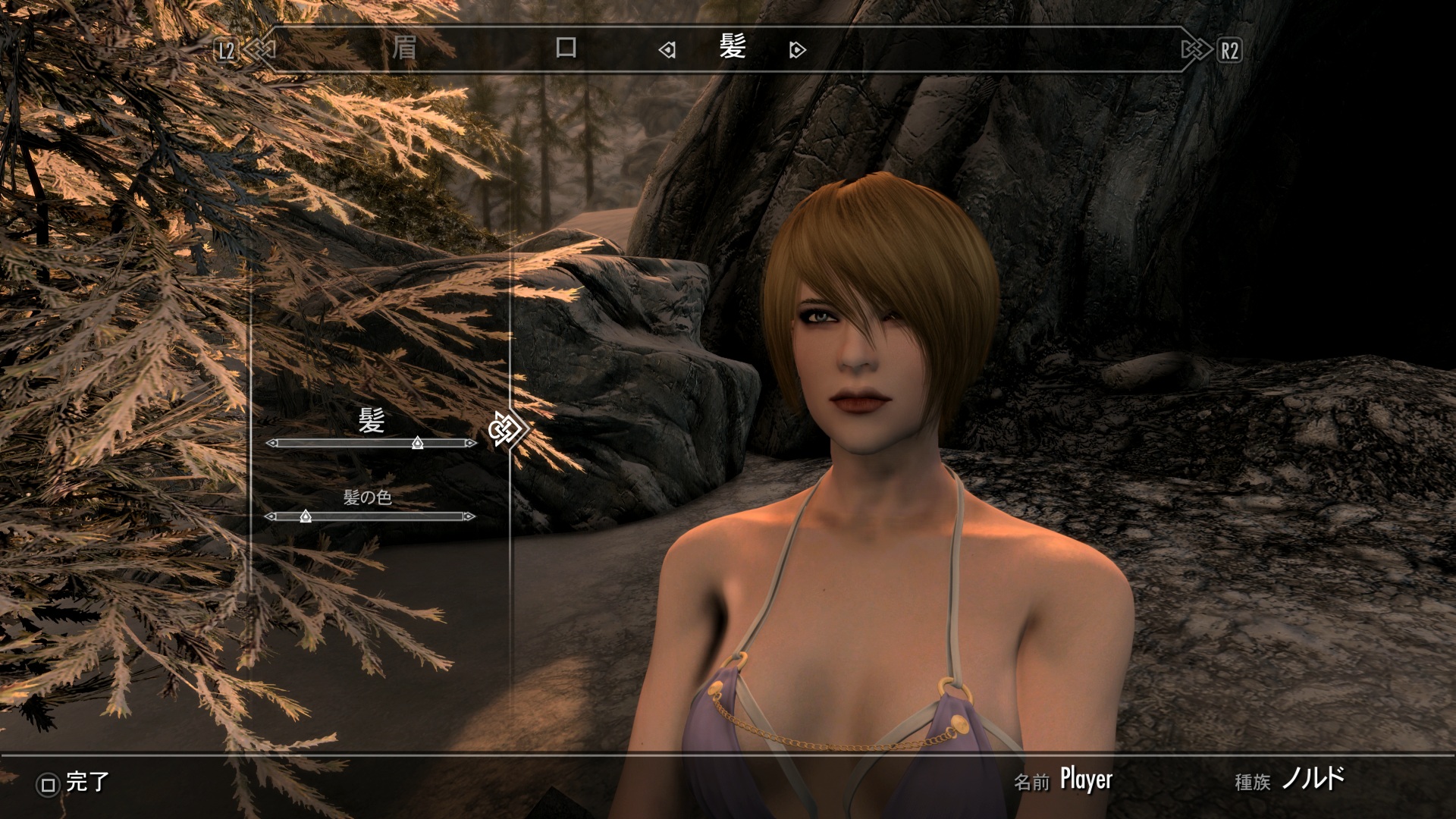1456x819 pixels.
Task: Decrease the 髪 hairstyle slider with left arrow
Action: tap(271, 444)
